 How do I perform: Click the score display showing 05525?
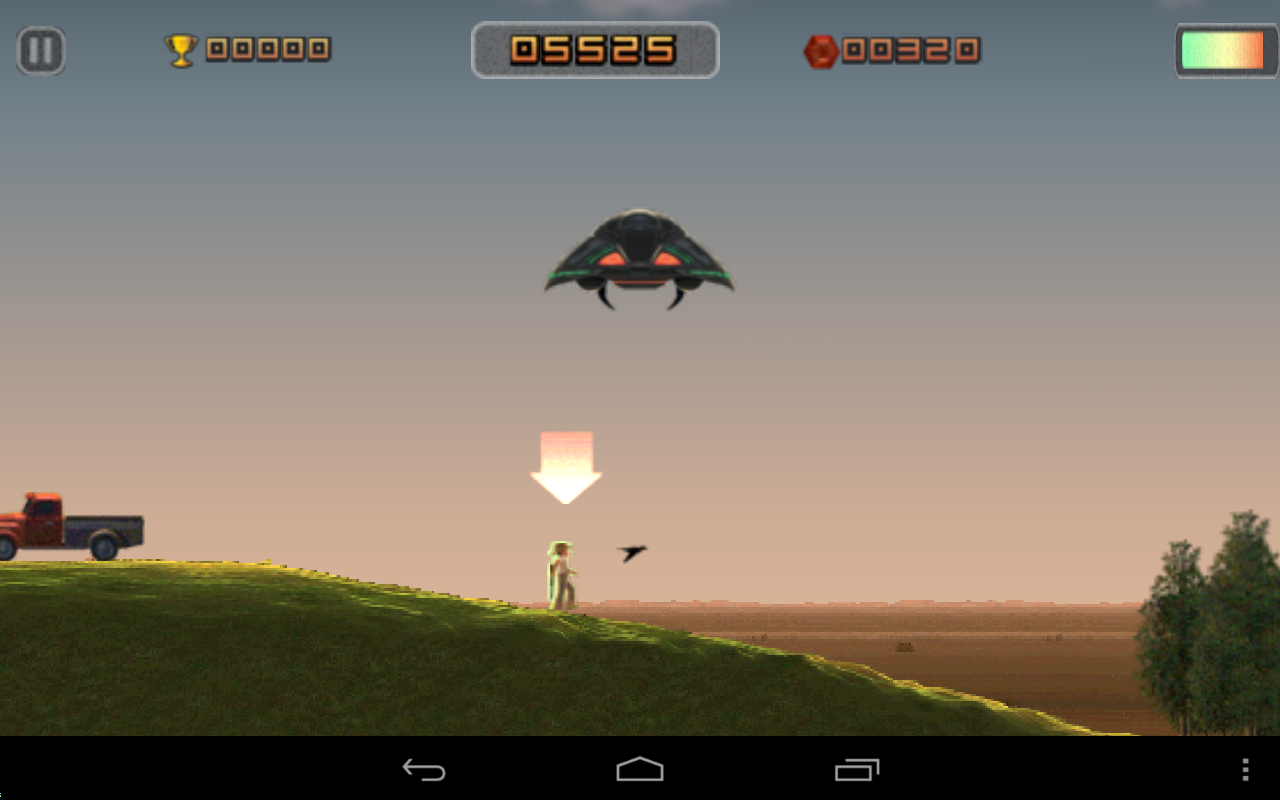(594, 47)
